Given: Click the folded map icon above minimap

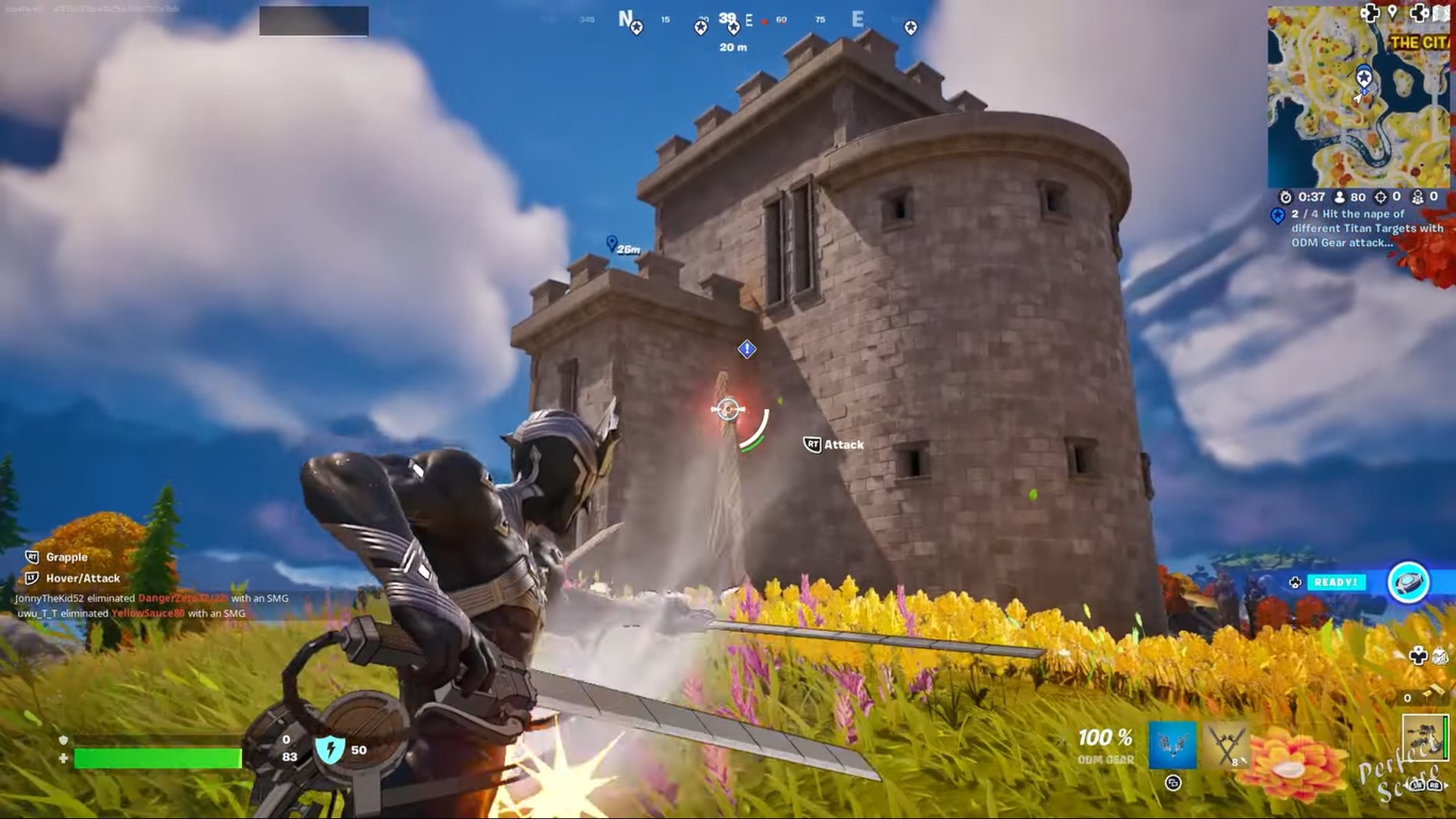Looking at the screenshot, I should click(x=1442, y=14).
